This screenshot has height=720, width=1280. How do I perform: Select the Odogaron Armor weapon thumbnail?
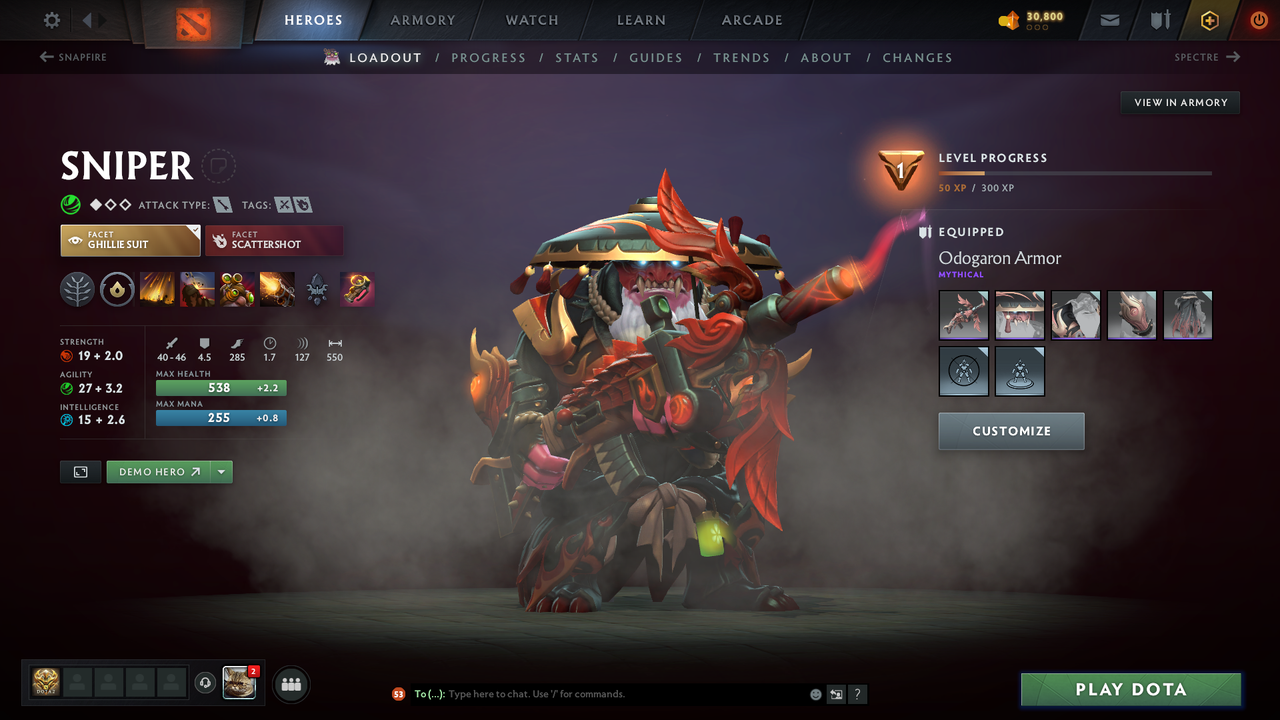point(963,315)
